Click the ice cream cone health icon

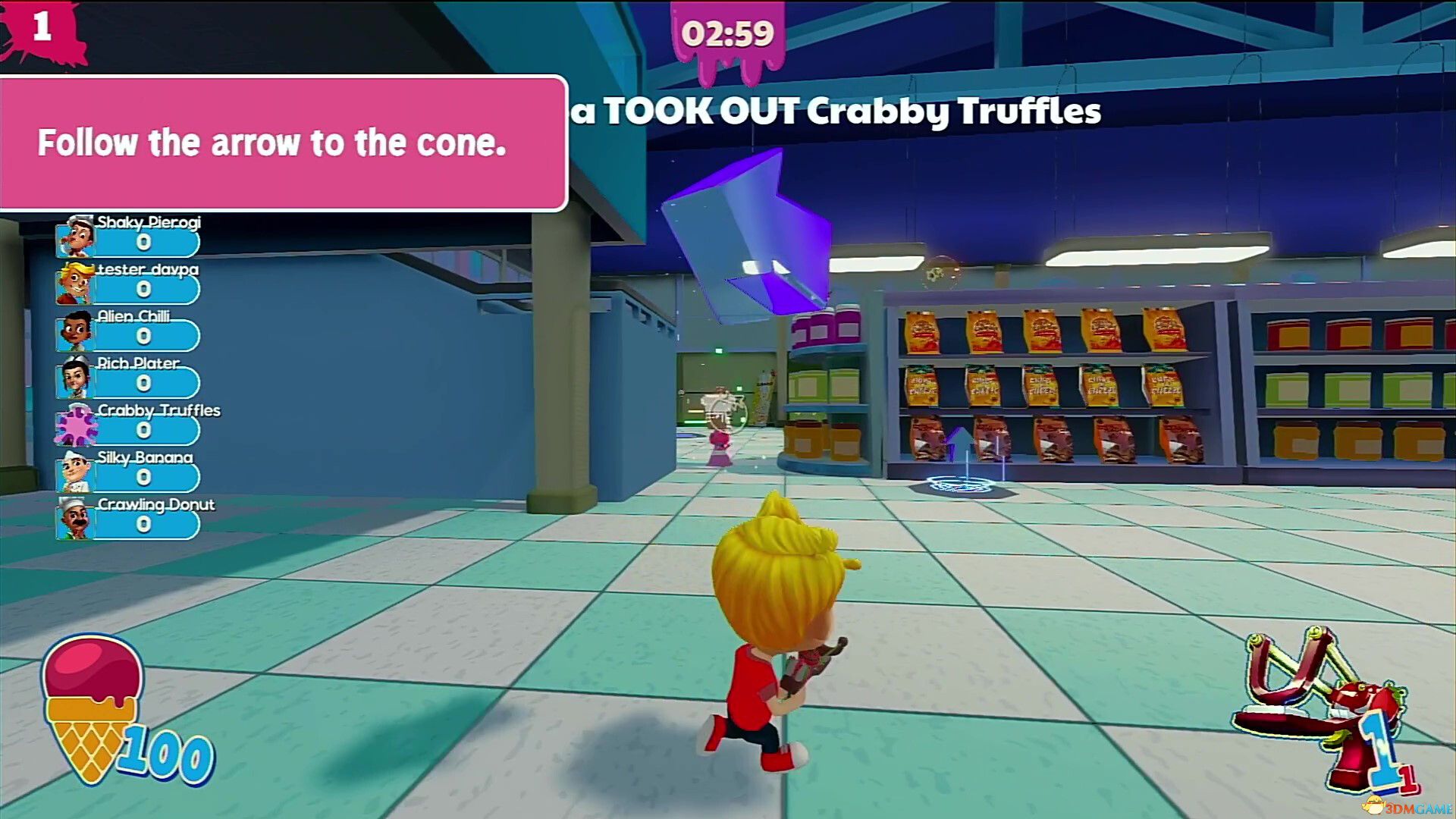coord(93,705)
